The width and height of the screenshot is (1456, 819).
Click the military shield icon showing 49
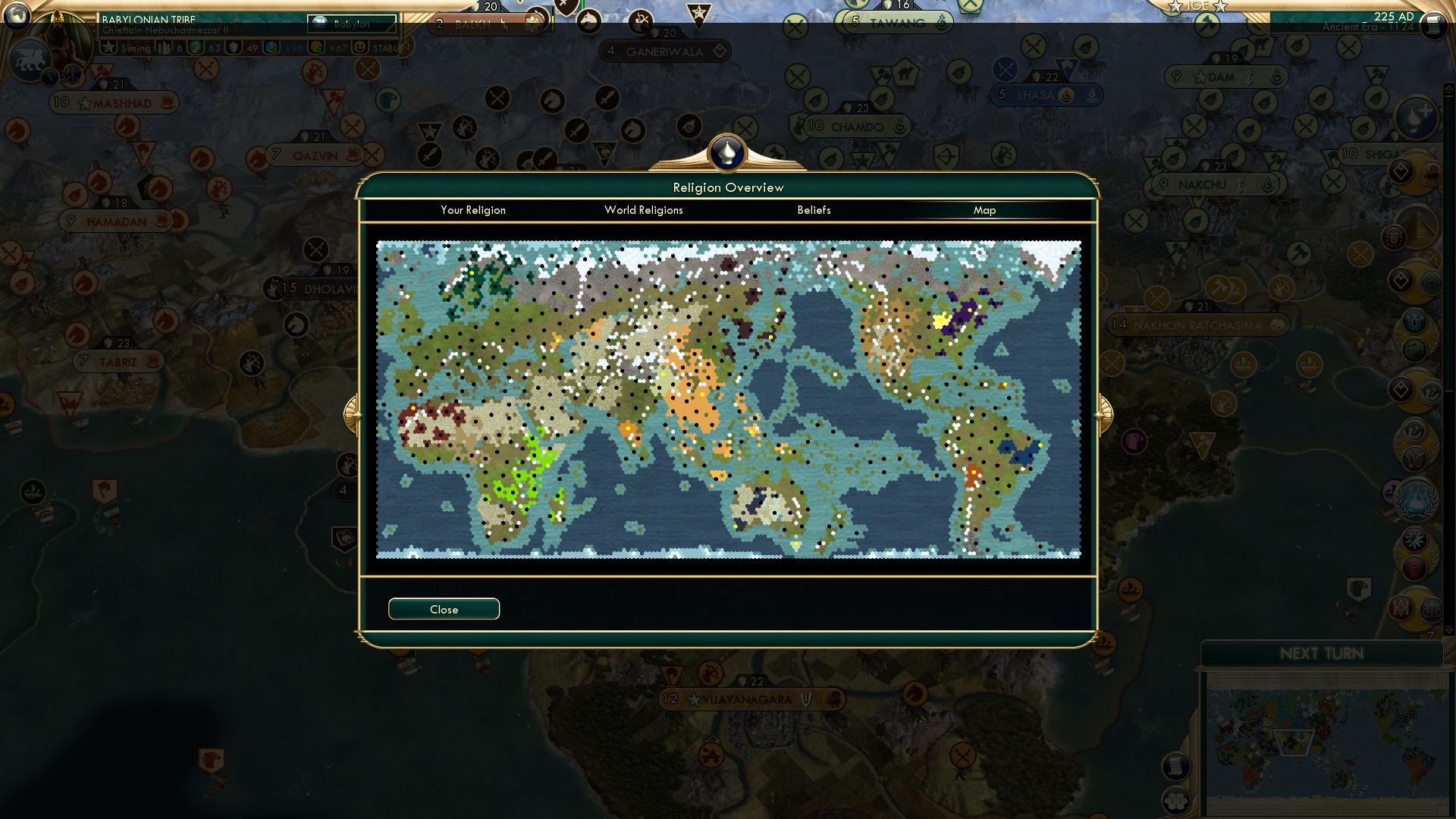[x=232, y=46]
